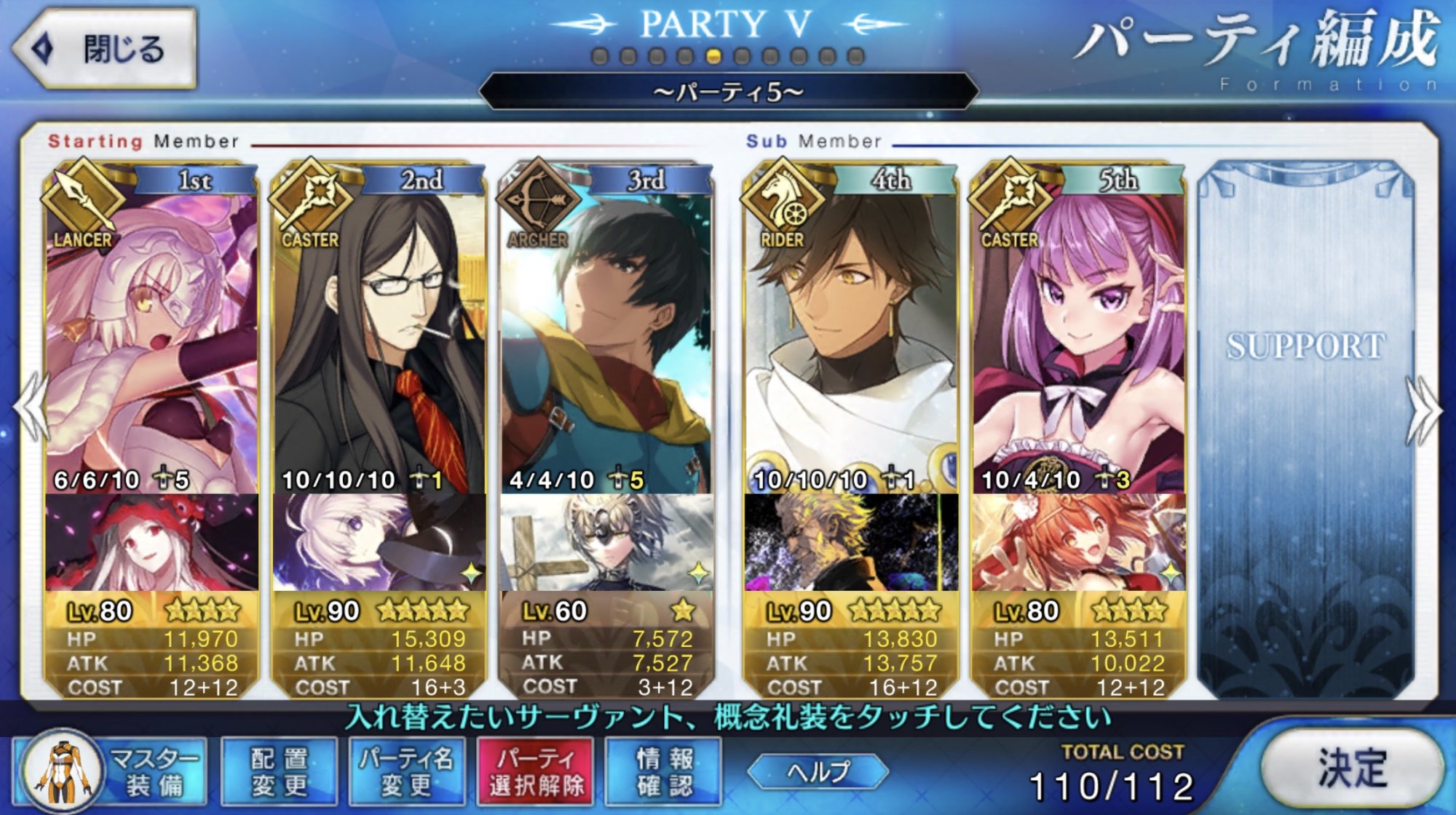1456x815 pixels.
Task: Change the 5th slot's orange-haired craft essence
Action: (1077, 542)
